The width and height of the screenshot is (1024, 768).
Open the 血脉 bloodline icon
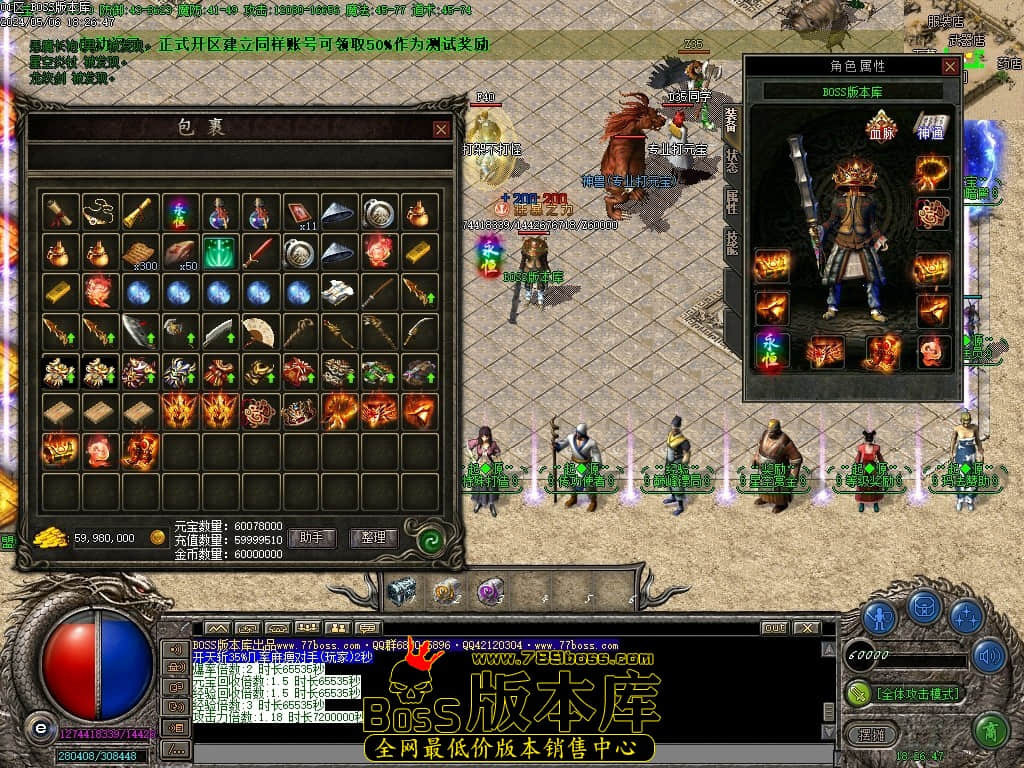[882, 127]
